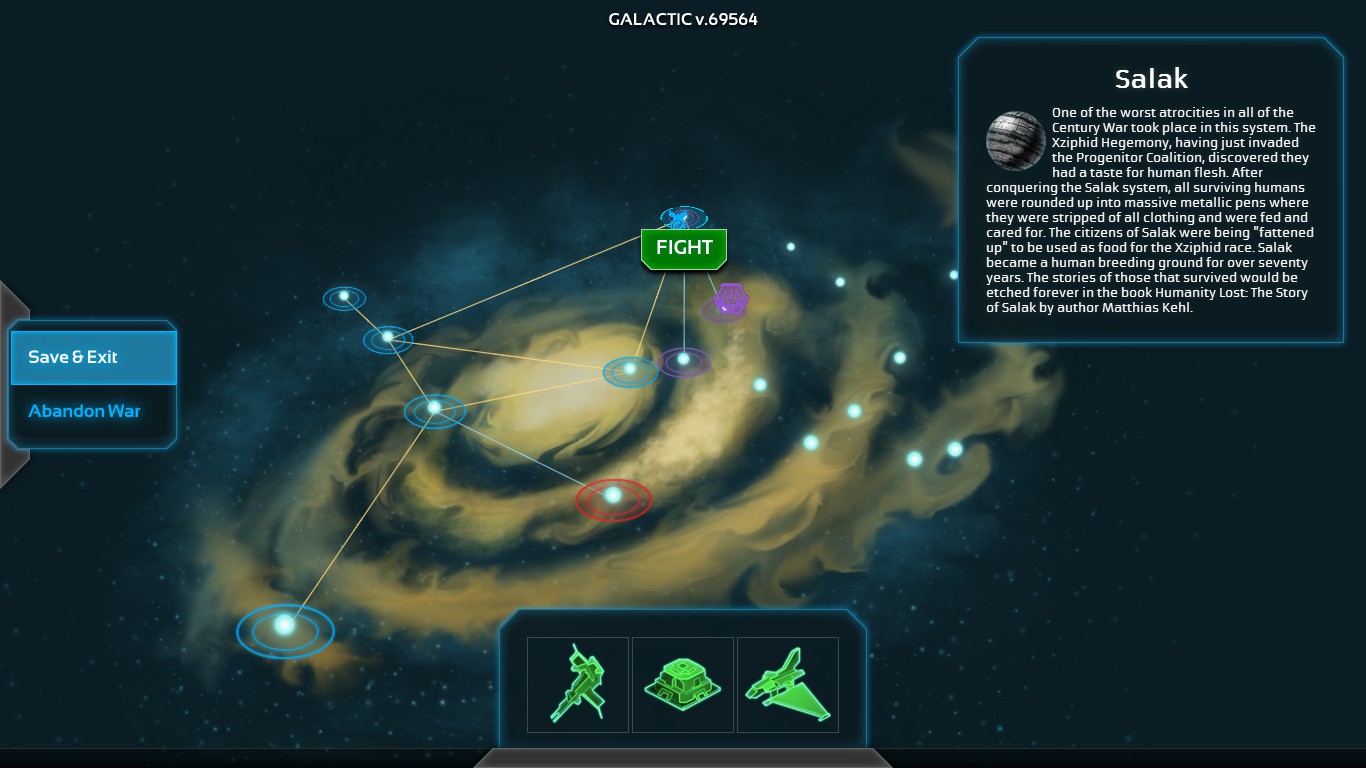
Task: Select the green infantry mech unit icon
Action: [578, 685]
